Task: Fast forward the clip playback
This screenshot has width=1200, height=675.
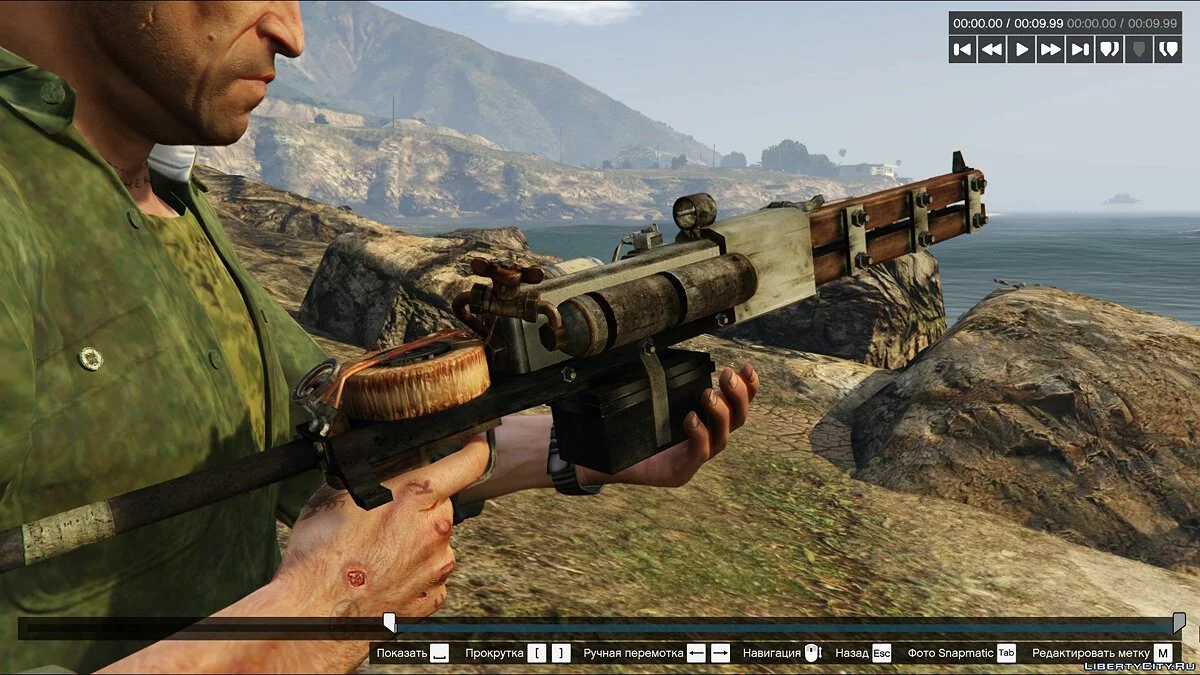Action: (1050, 49)
